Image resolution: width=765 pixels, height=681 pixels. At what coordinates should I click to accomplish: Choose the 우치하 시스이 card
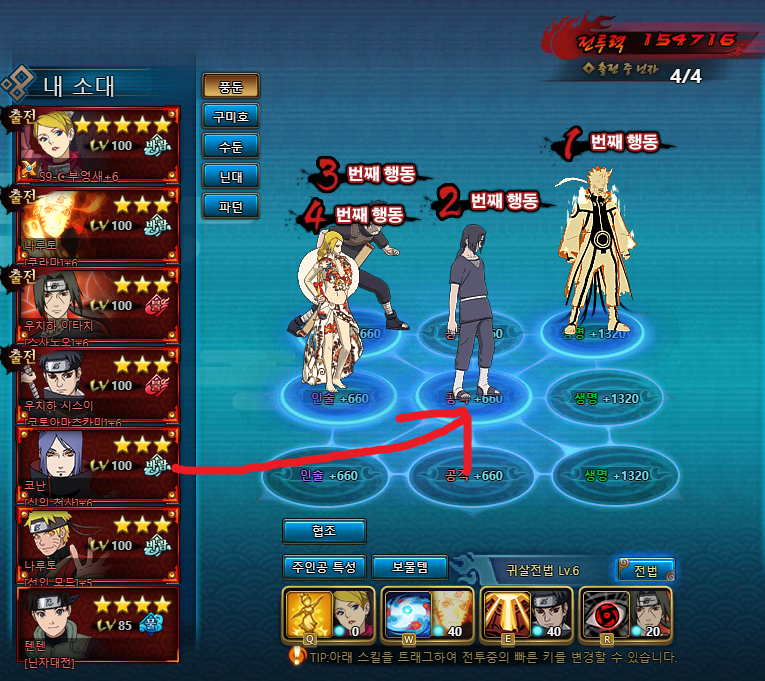[x=98, y=383]
